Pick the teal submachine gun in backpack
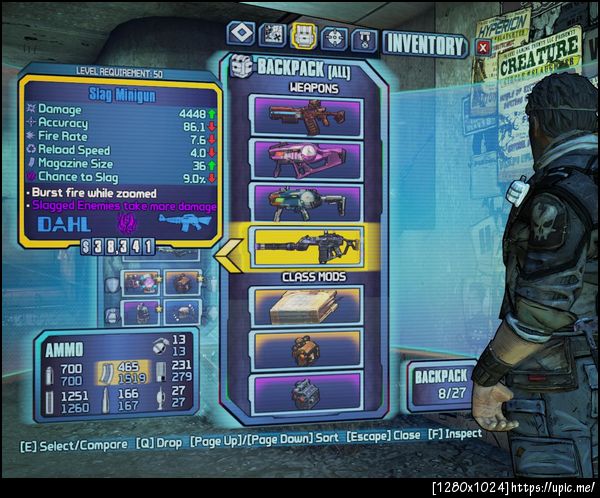Screen dimensions: 600x498 [x=305, y=200]
